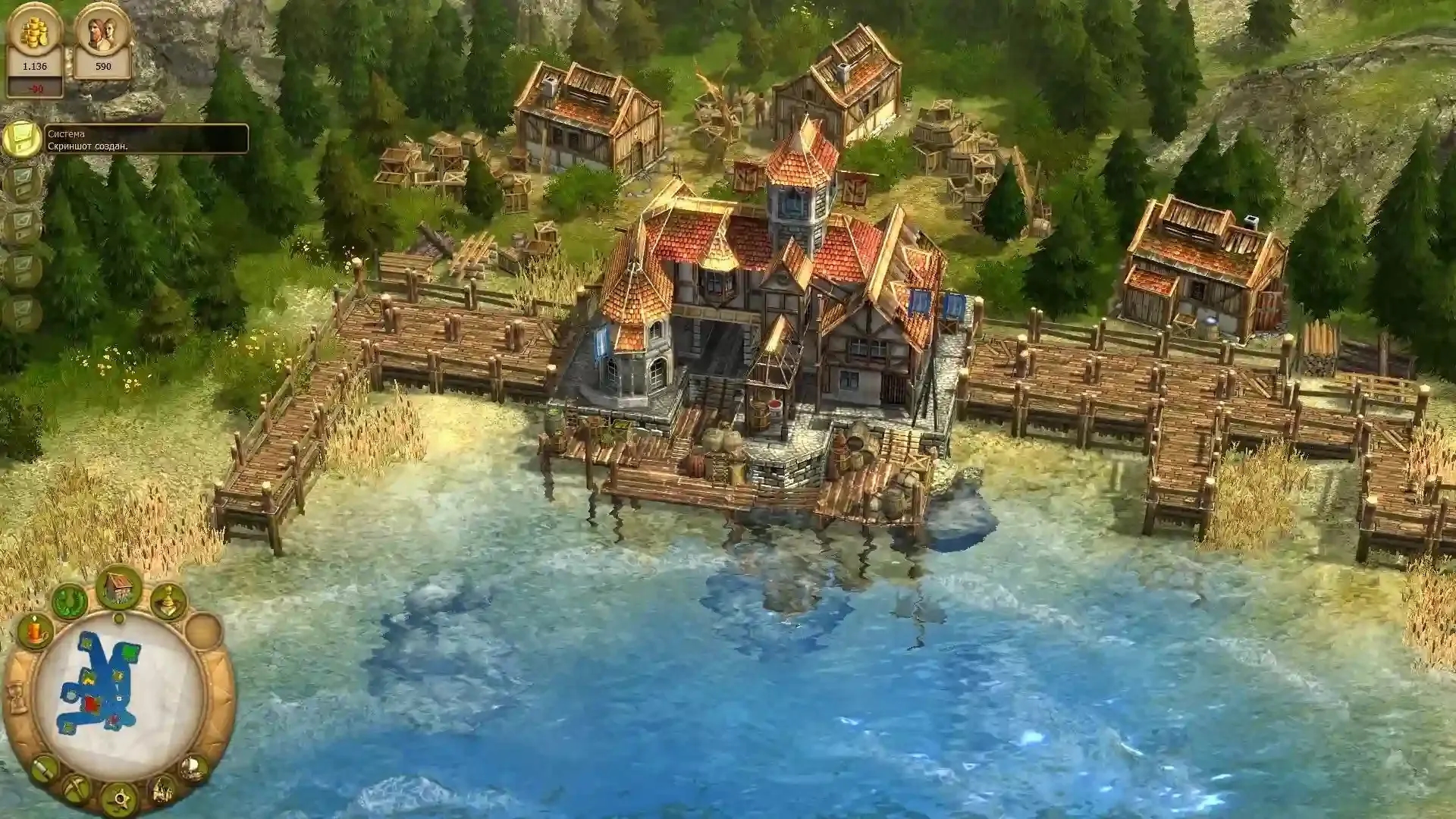This screenshot has height=819, width=1456.
Task: Click a green settlement marker on the minimap
Action: coord(130,651)
